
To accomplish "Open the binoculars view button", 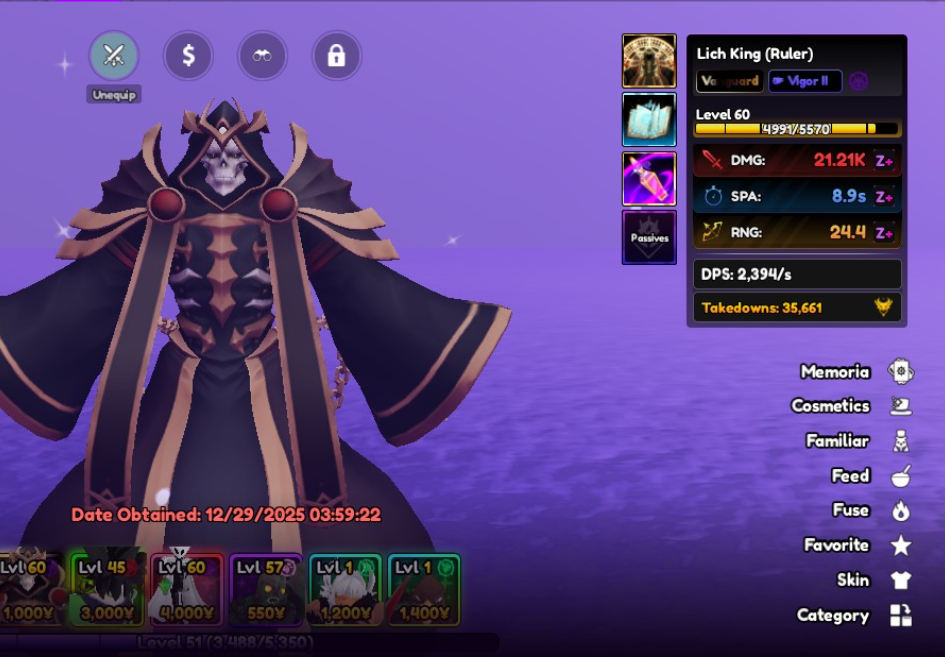I will click(262, 56).
